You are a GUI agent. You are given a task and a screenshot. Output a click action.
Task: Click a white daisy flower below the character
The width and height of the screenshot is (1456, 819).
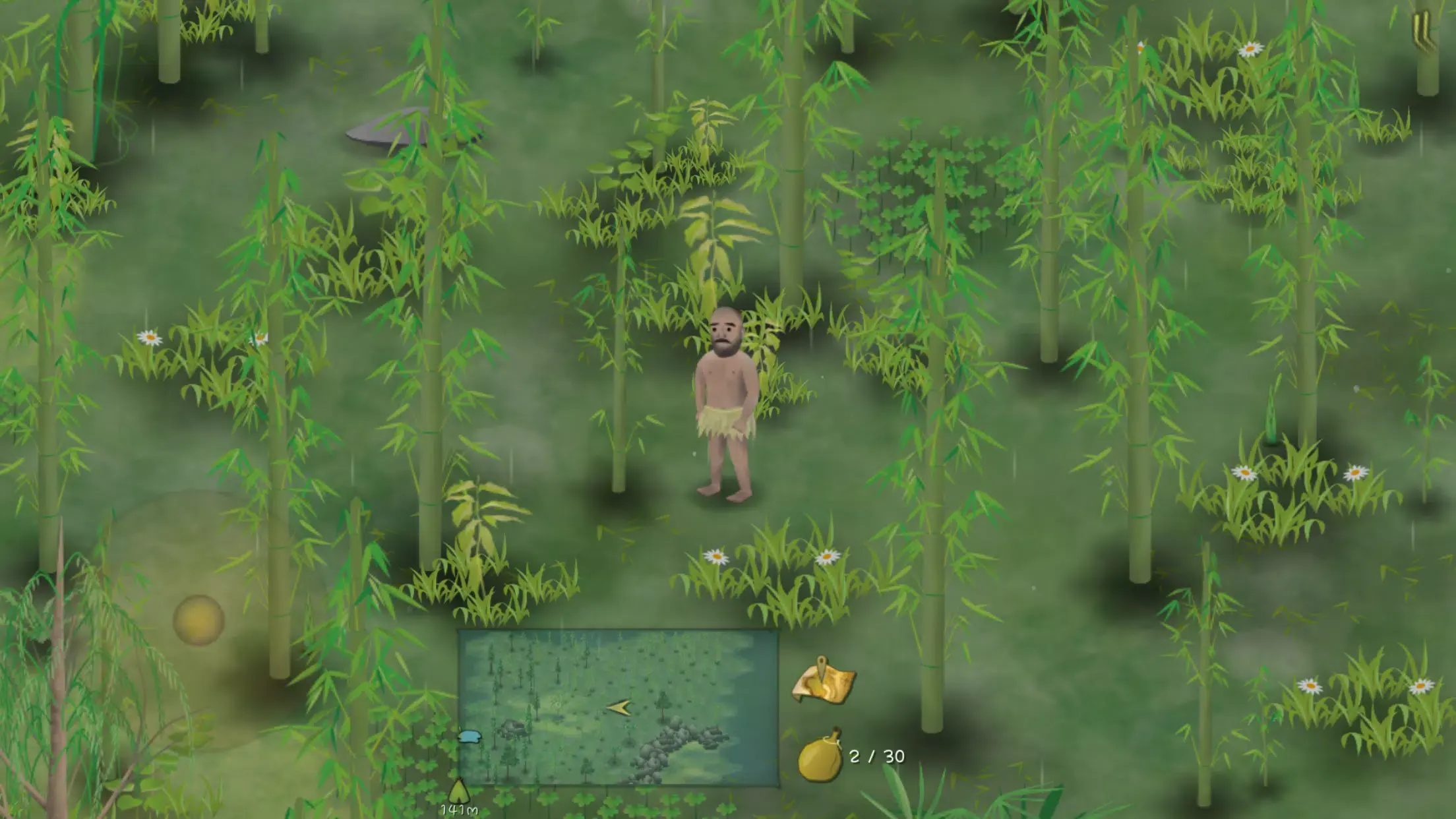(x=715, y=557)
